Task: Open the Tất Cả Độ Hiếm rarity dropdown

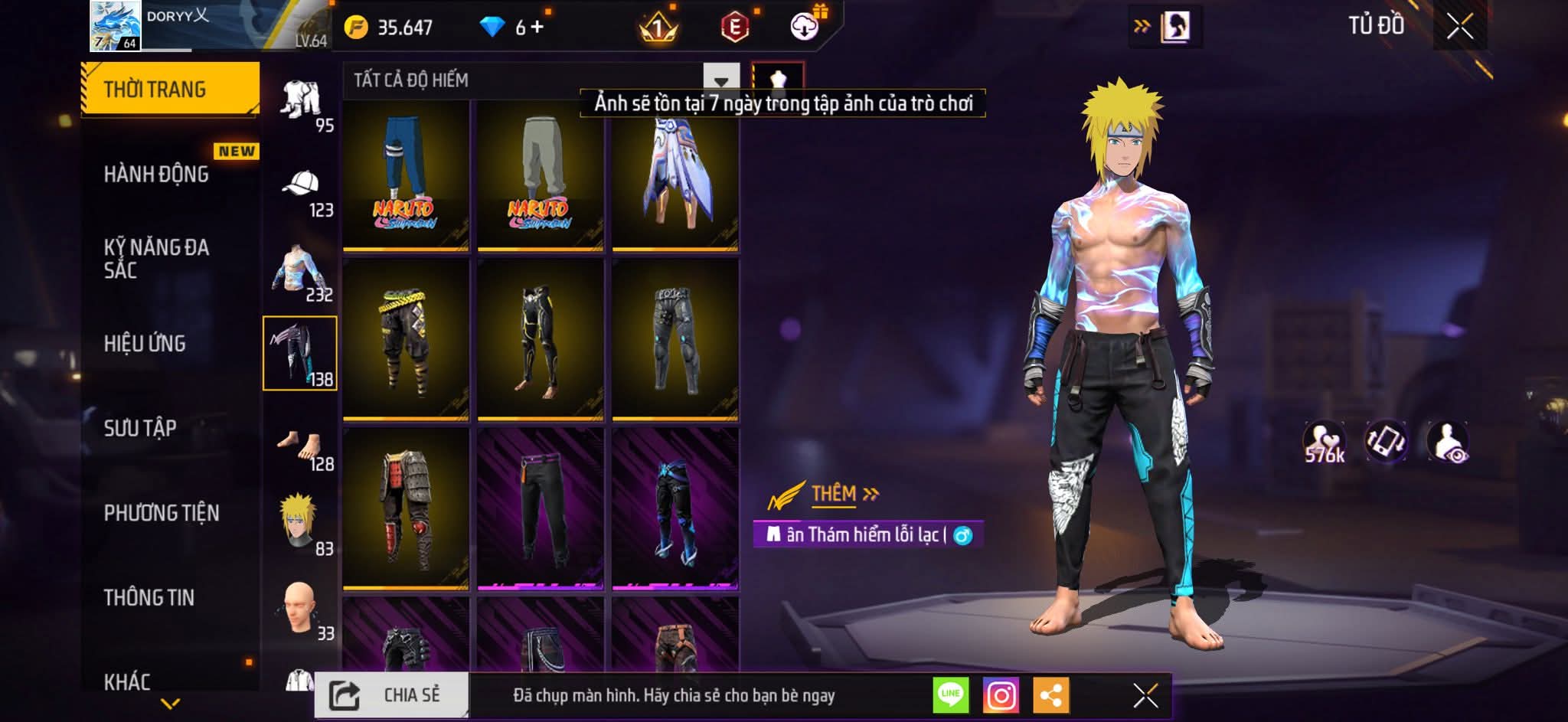Action: click(720, 80)
